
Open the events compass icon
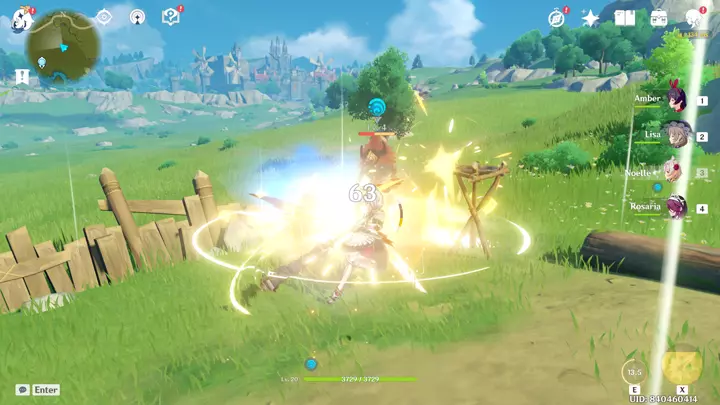(x=557, y=18)
